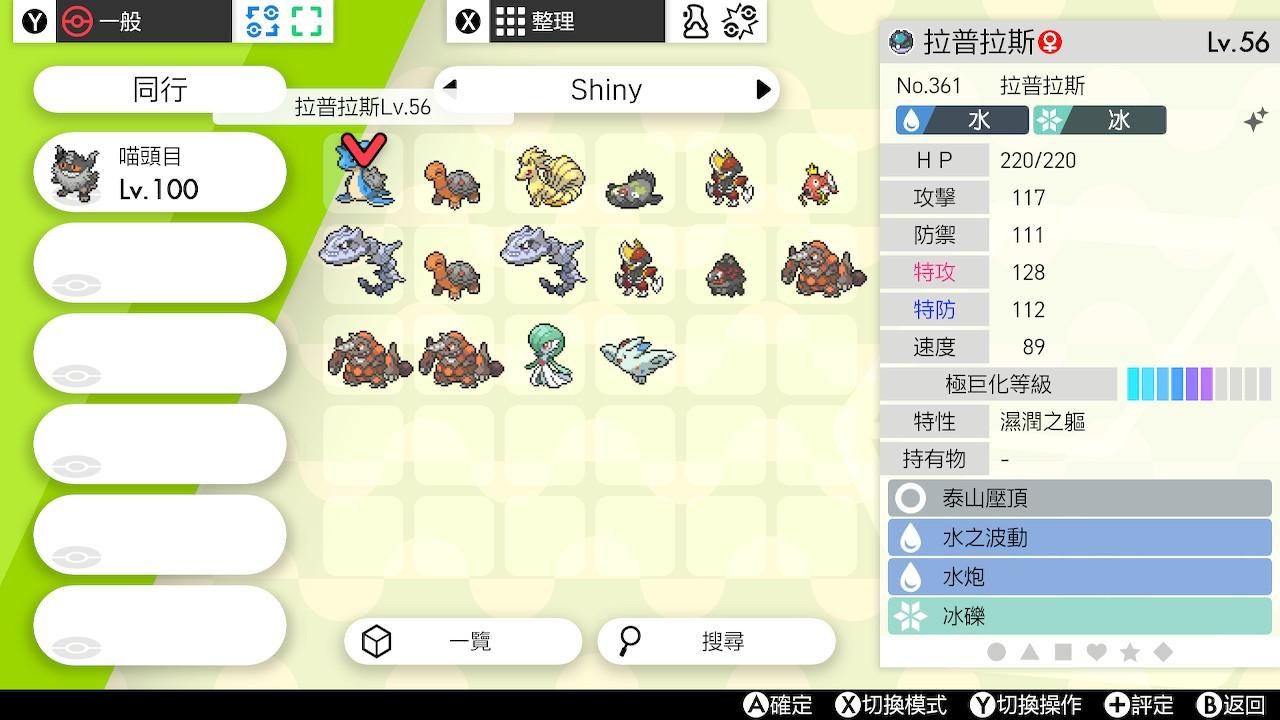Click the green multi-select brackets icon
This screenshot has height=720, width=1280.
click(306, 20)
